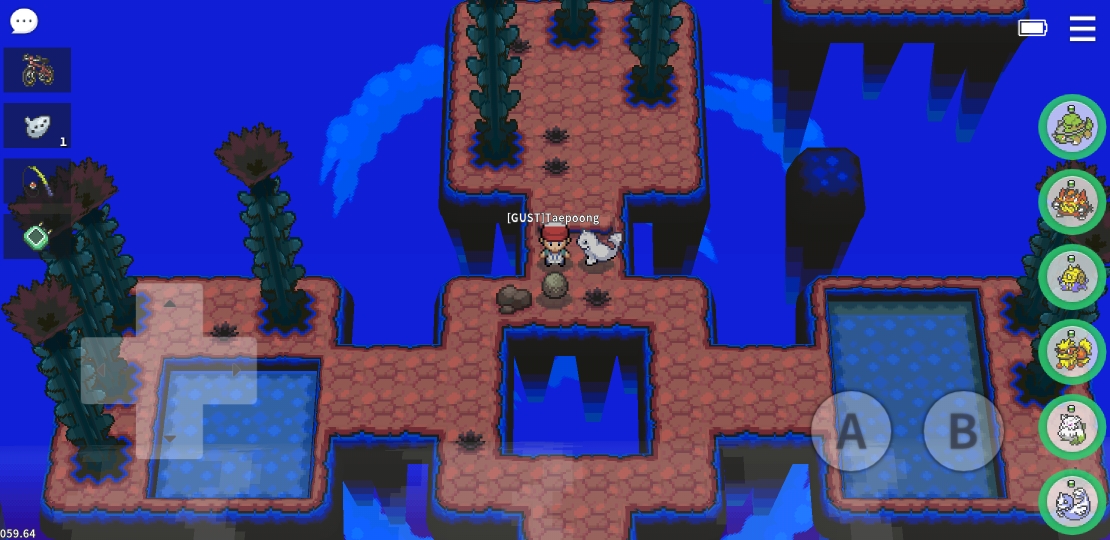
Task: Use the bicycle shortcut item
Action: (x=37, y=70)
